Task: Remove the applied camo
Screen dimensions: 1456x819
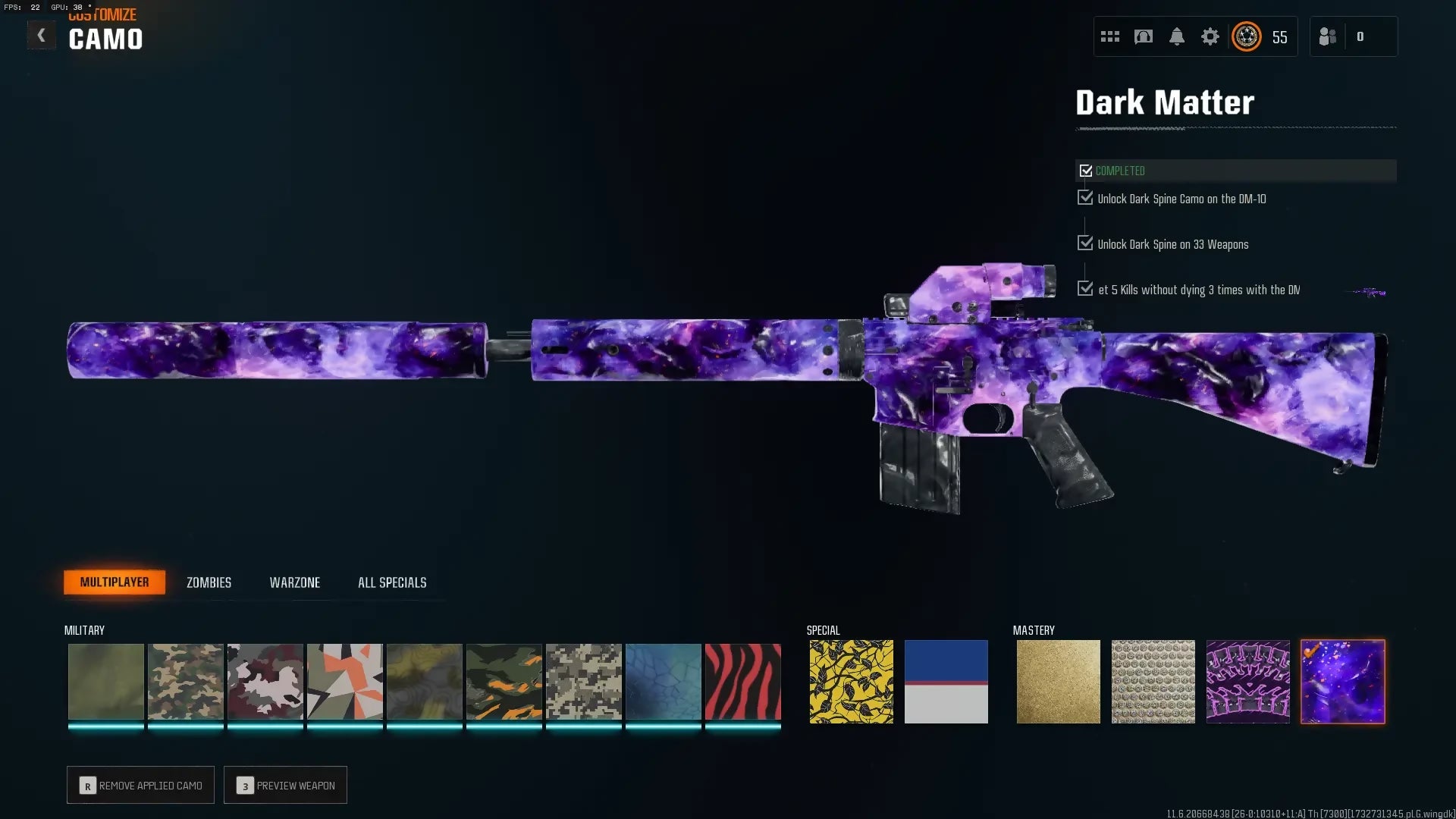Action: (x=140, y=785)
